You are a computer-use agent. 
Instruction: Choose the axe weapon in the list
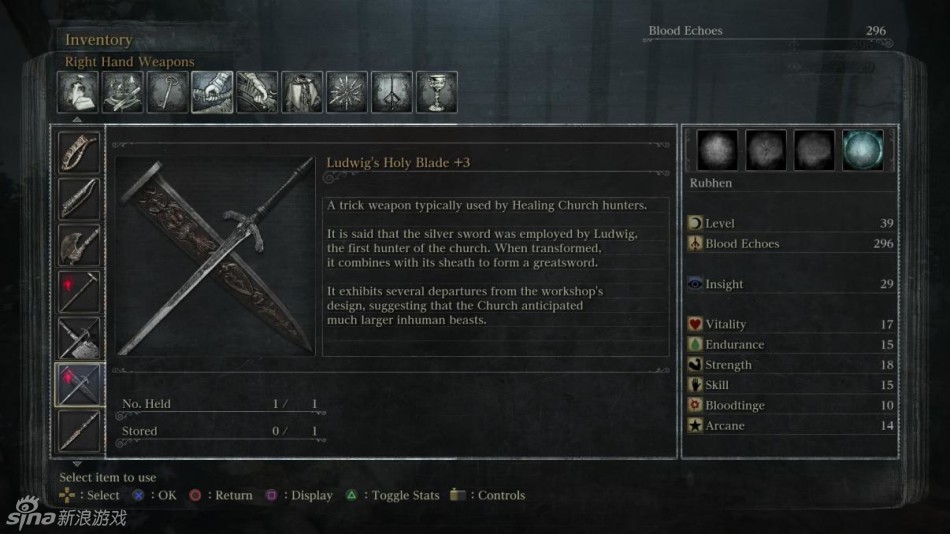[x=78, y=245]
